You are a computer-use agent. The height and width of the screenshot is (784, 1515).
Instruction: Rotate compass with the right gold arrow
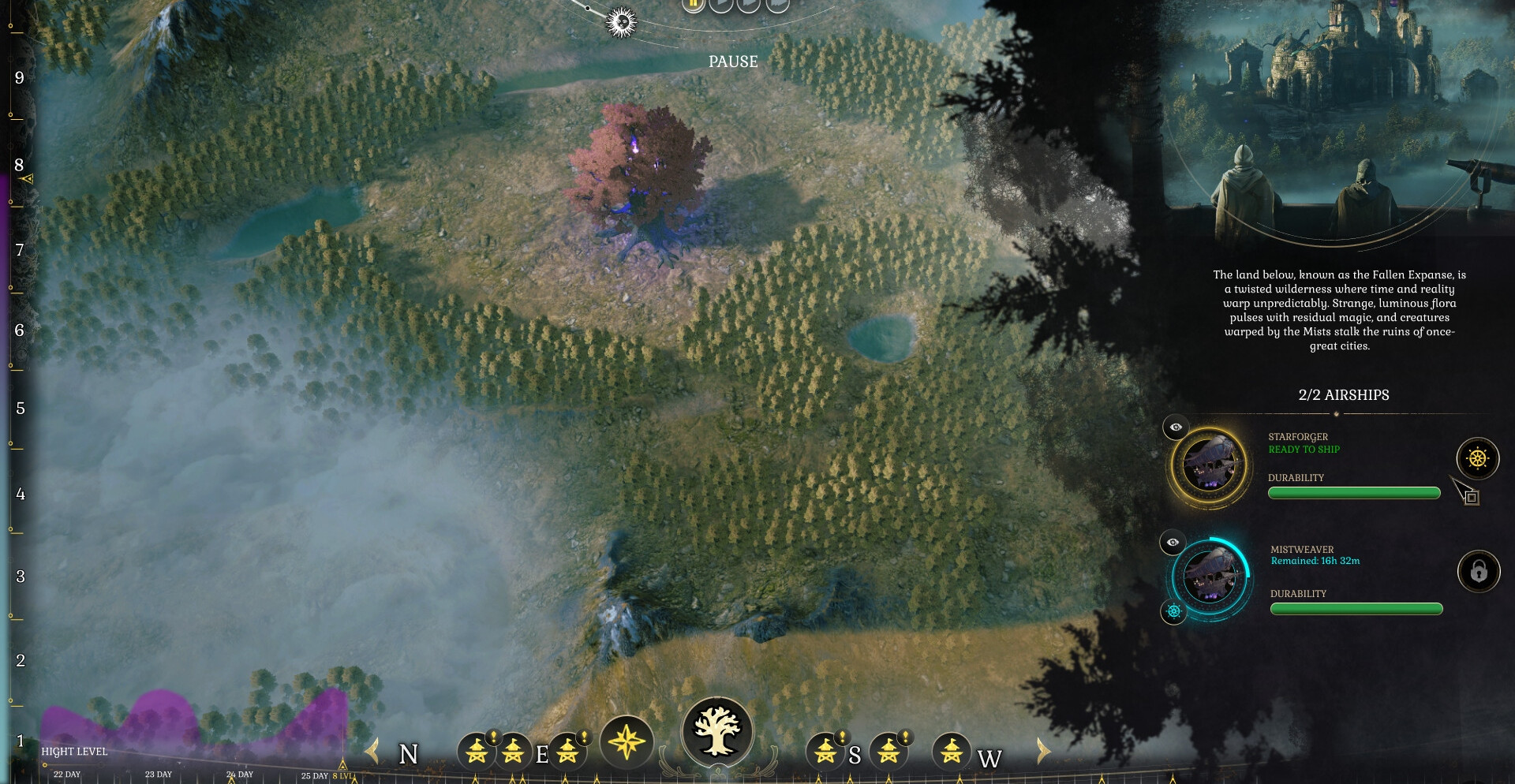[x=1043, y=751]
